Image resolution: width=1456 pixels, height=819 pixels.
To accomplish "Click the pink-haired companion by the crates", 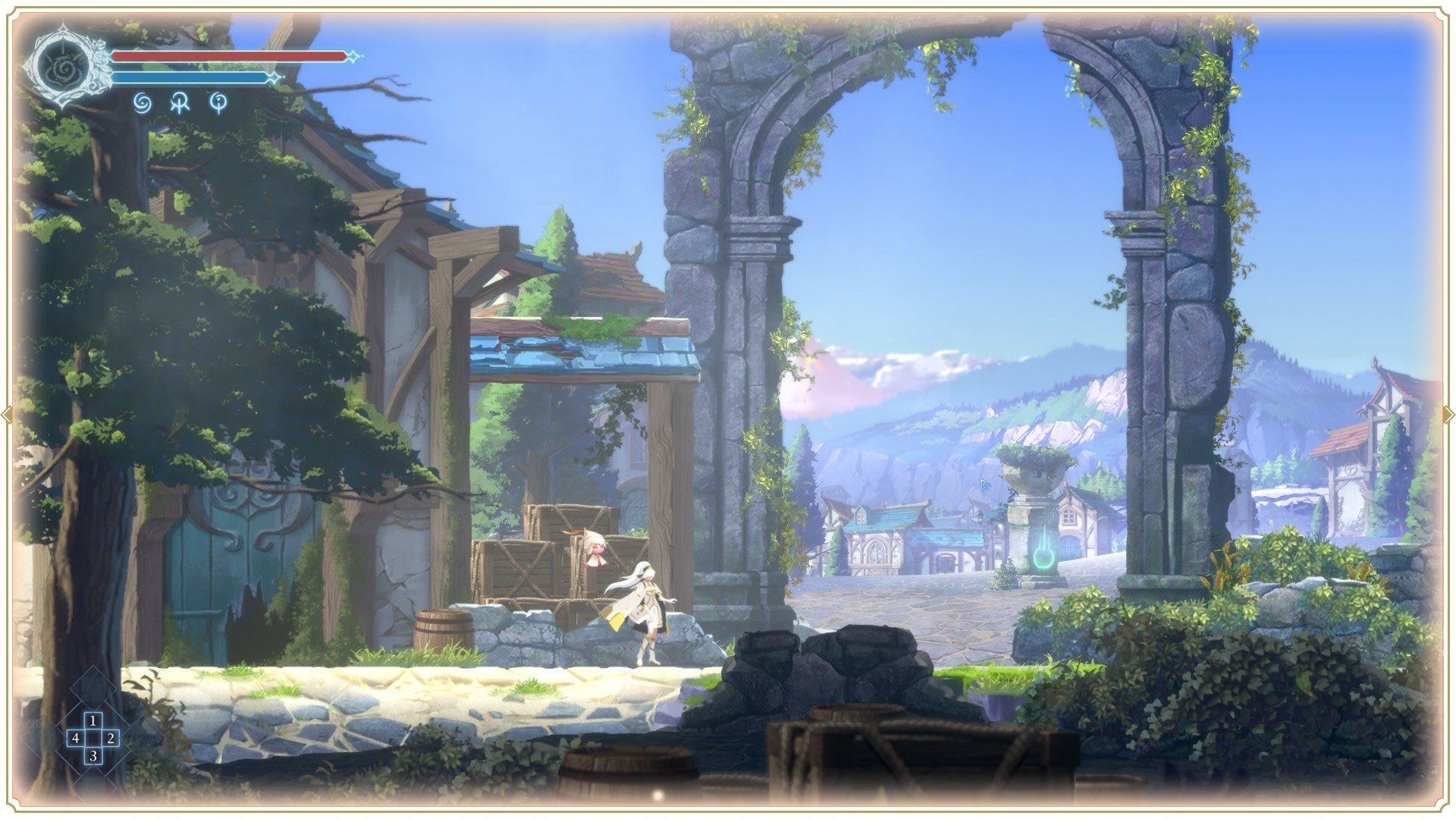I will click(x=596, y=548).
